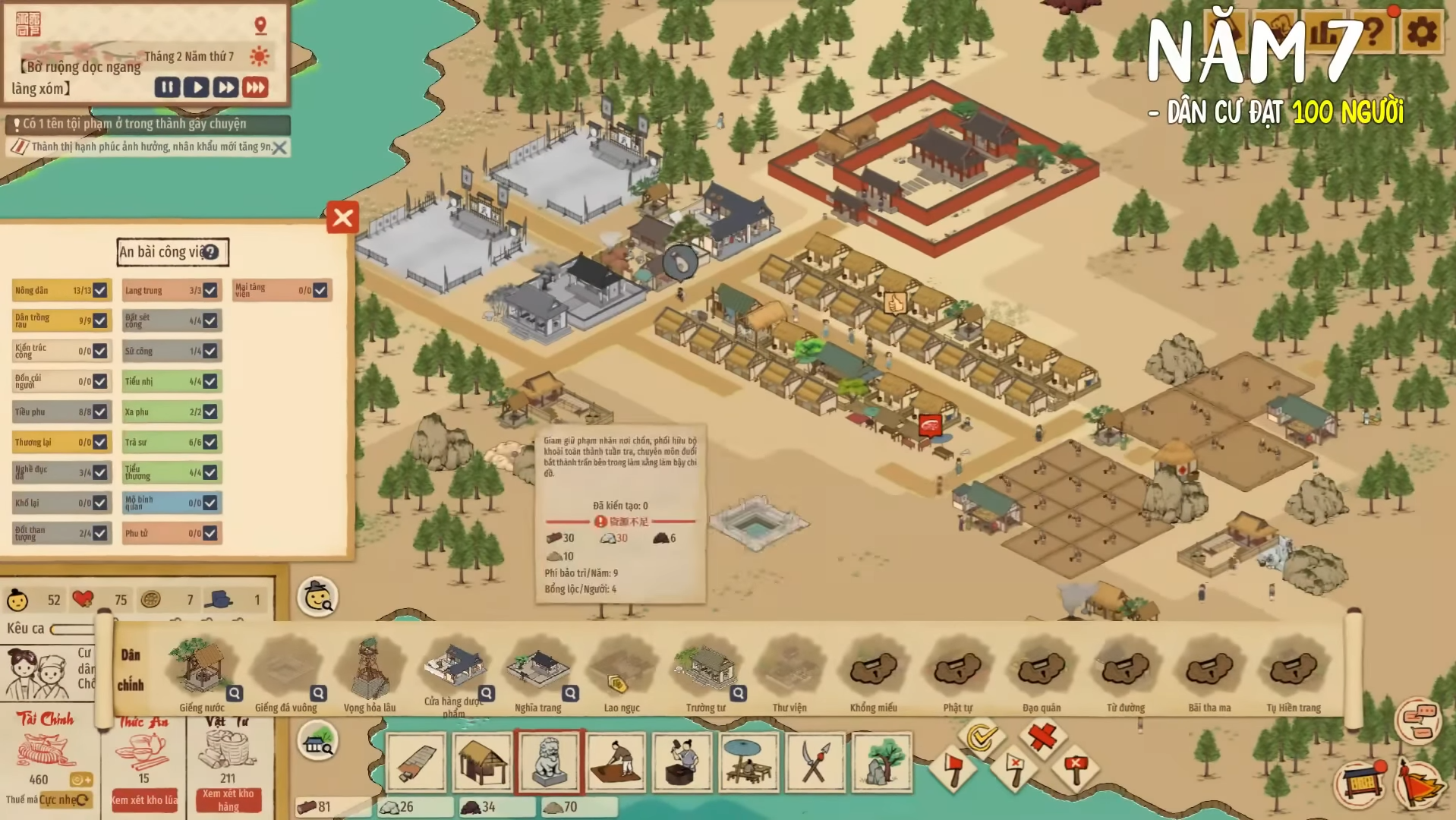This screenshot has width=1456, height=820.
Task: Select the Trường tư school building
Action: tap(706, 670)
